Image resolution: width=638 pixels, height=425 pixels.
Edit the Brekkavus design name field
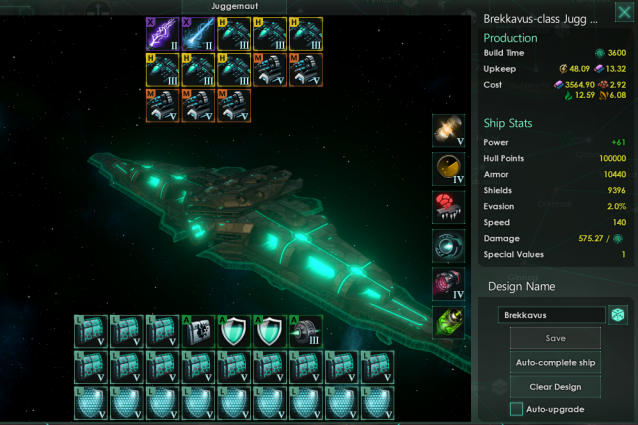click(x=551, y=315)
